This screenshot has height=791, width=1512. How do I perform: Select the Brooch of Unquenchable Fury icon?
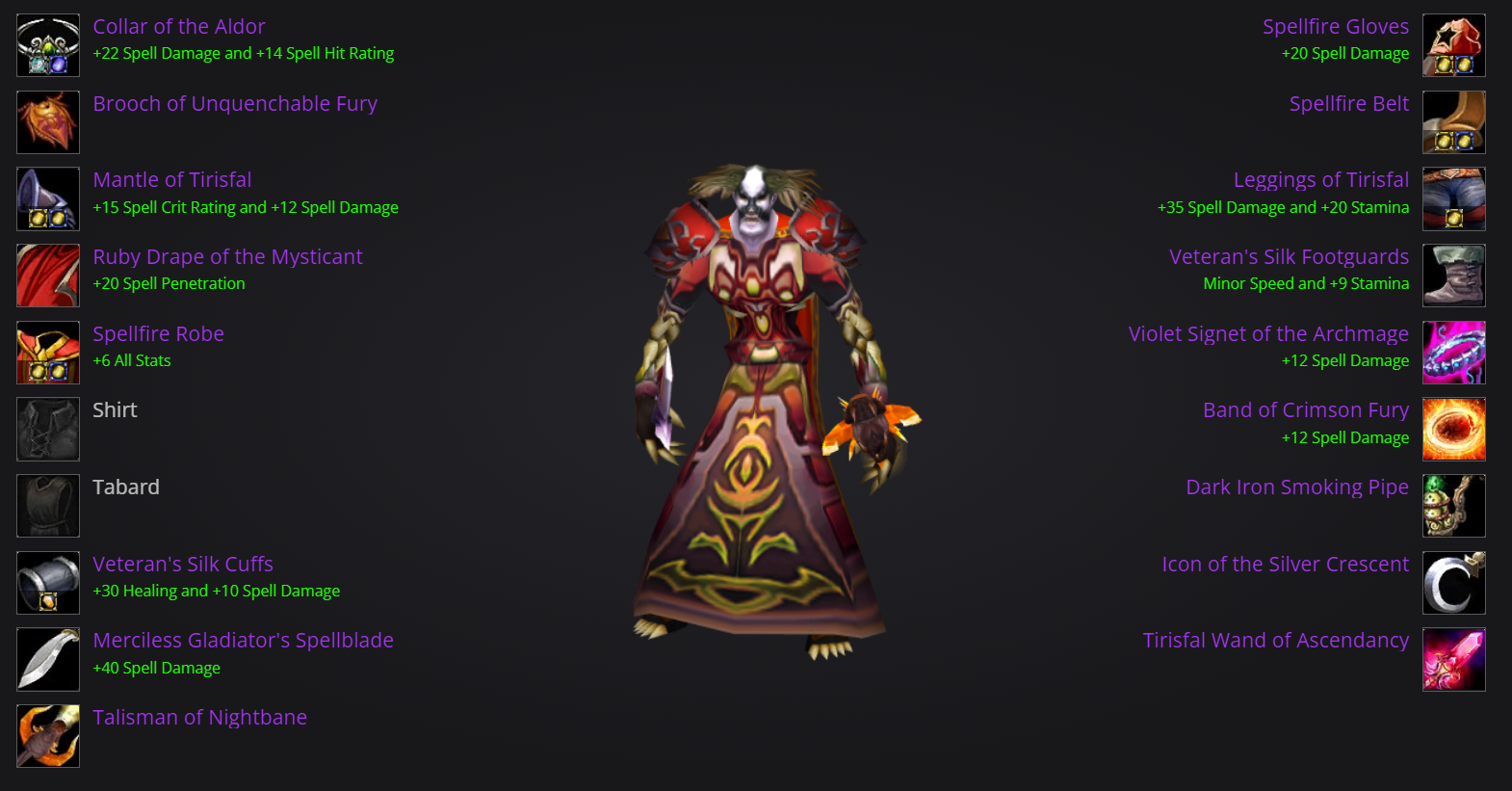pos(47,121)
